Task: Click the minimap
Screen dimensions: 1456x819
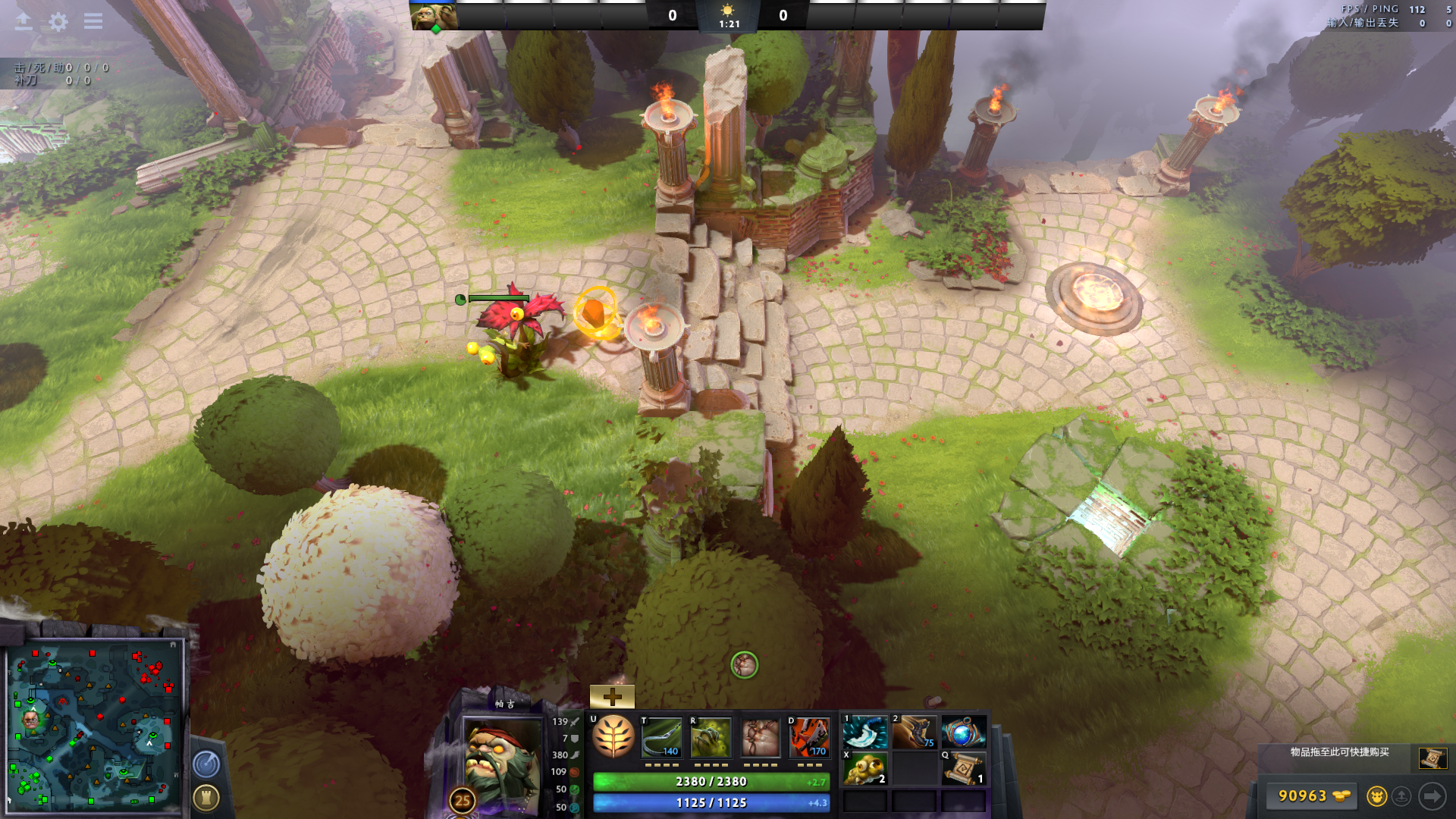Action: point(95,726)
